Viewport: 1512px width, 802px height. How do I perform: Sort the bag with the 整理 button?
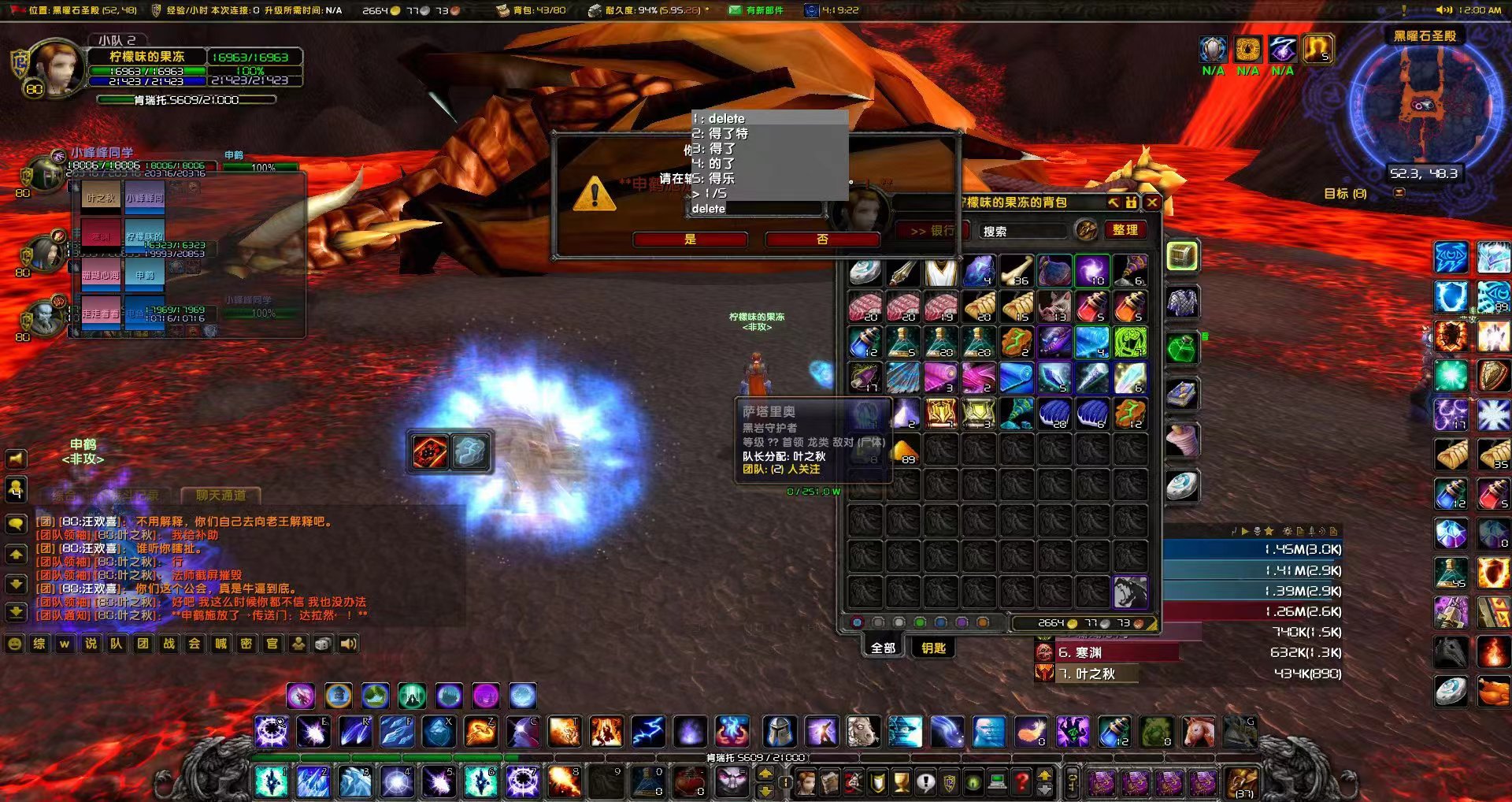pyautogui.click(x=1125, y=230)
